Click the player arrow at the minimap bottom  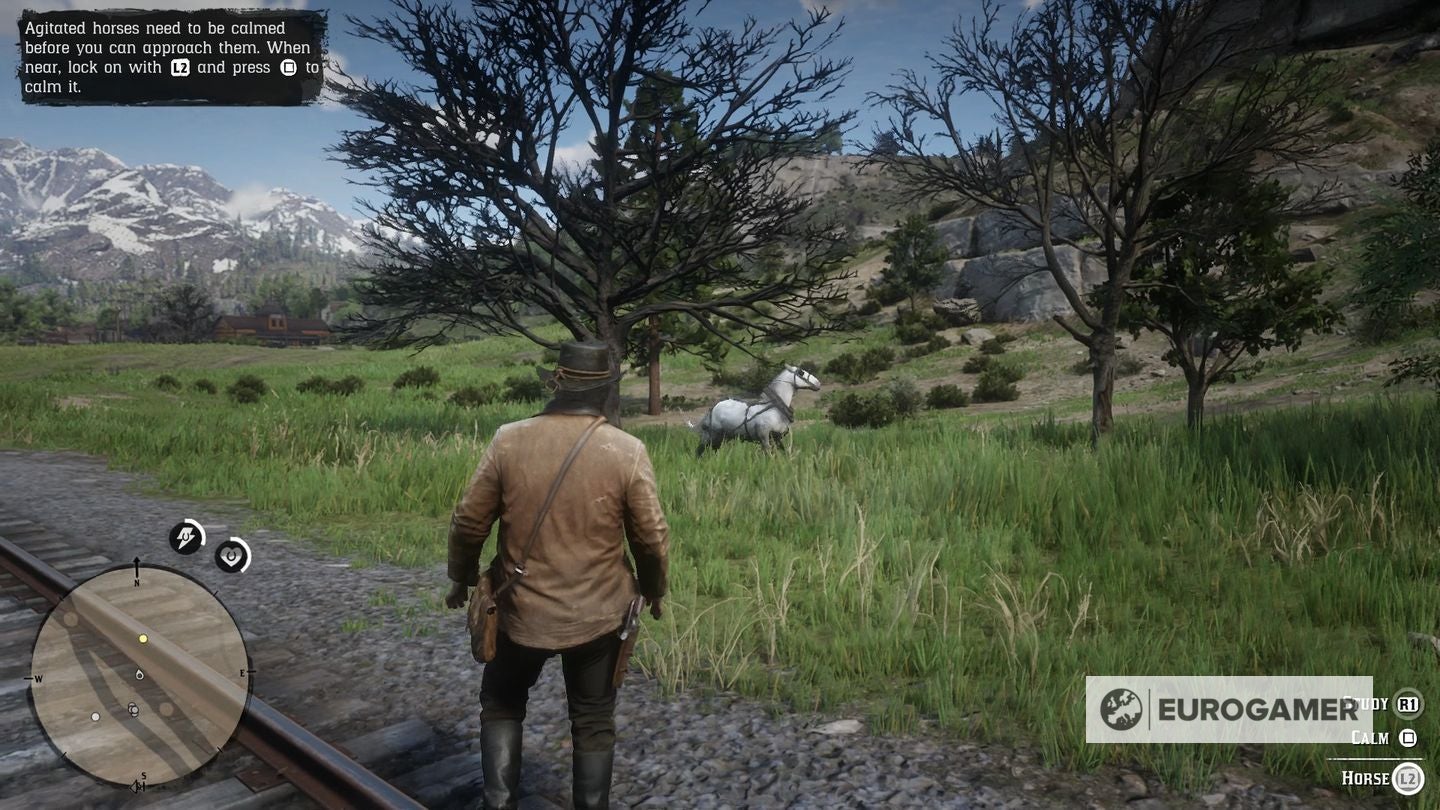[133, 789]
